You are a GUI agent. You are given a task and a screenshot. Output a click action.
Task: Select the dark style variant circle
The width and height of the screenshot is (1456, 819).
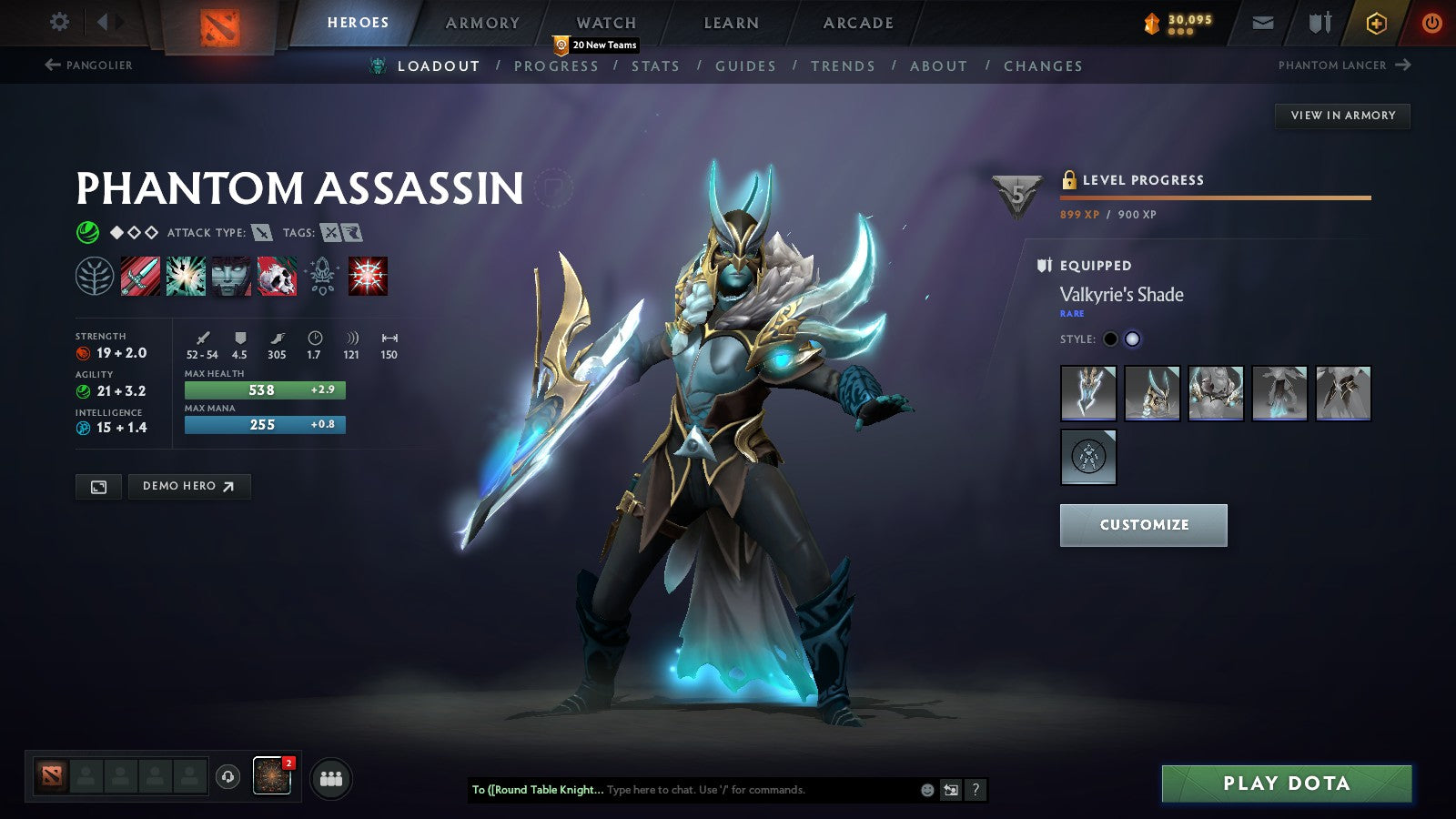point(1111,338)
